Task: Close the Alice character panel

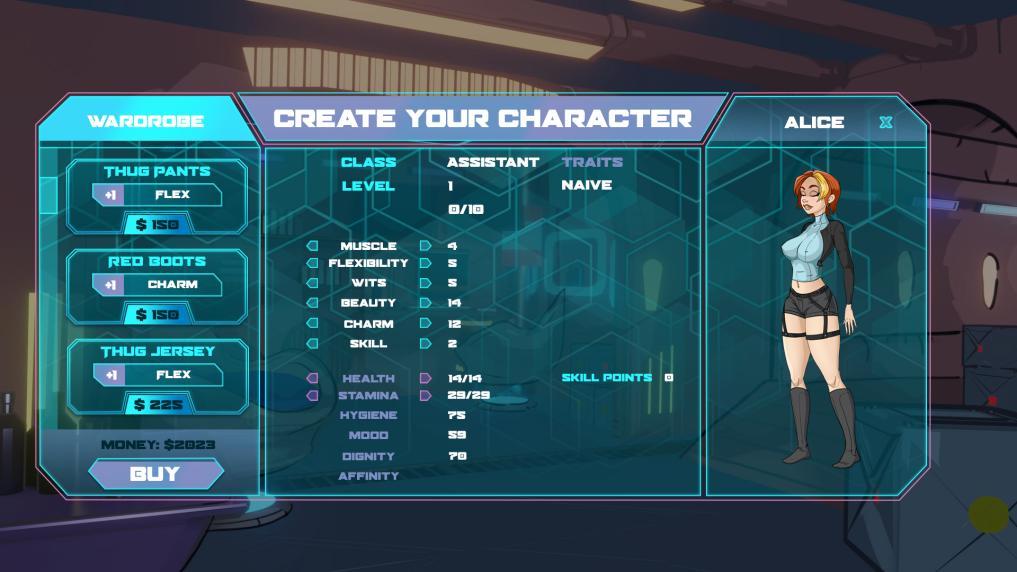Action: click(x=885, y=123)
